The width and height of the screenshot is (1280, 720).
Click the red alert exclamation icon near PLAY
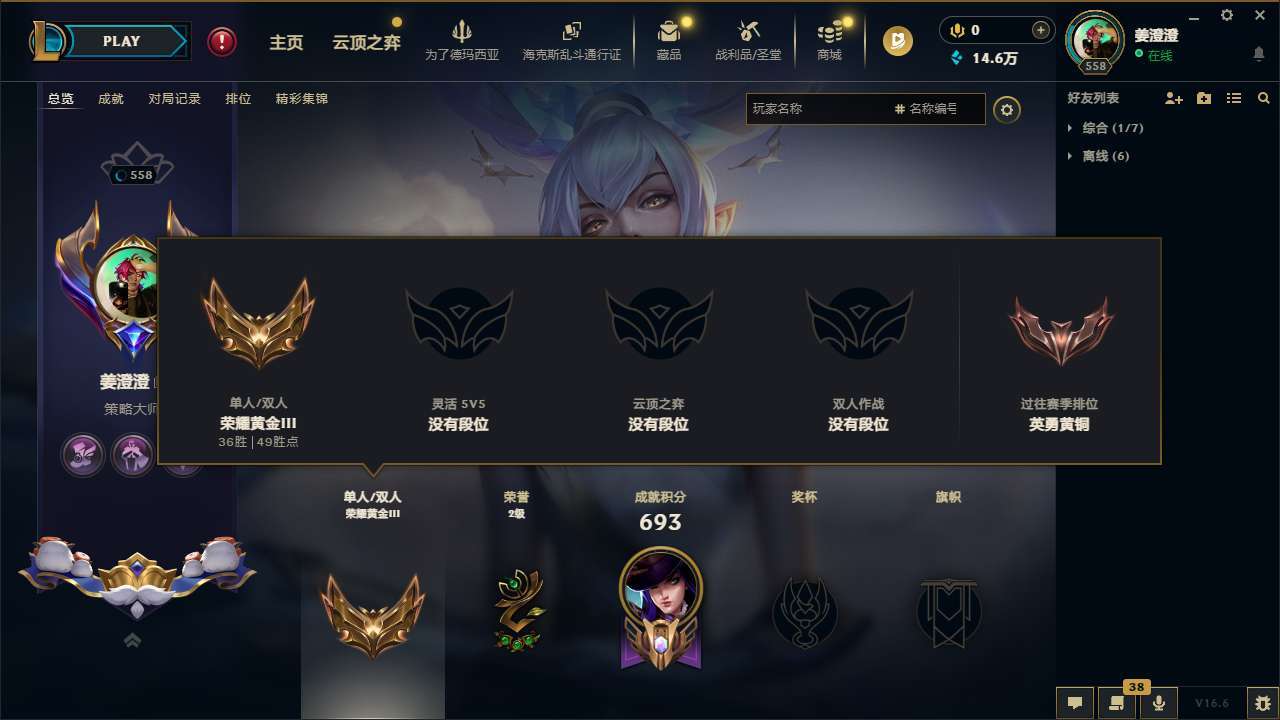coord(221,42)
